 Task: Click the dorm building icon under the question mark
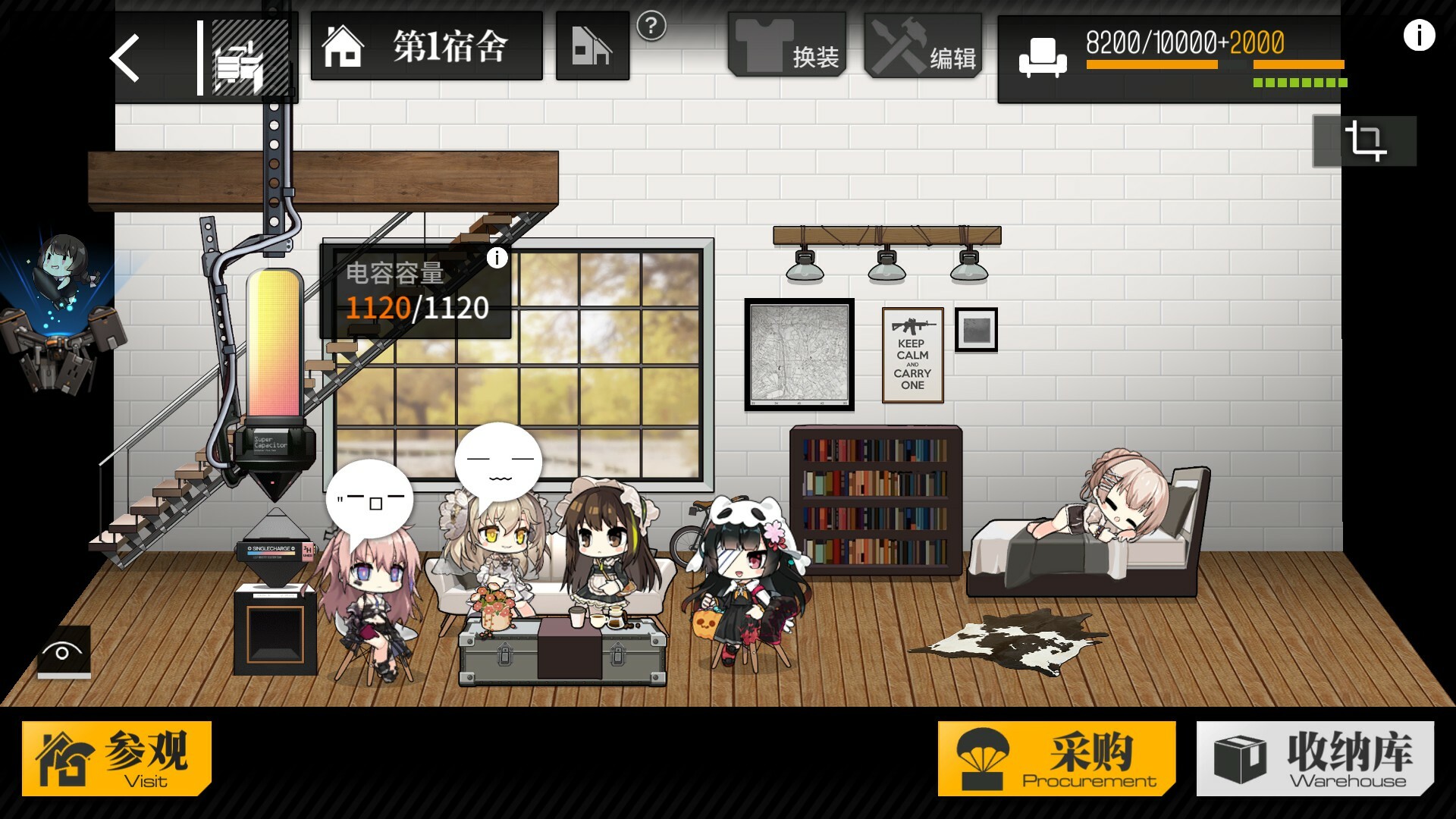pos(593,47)
